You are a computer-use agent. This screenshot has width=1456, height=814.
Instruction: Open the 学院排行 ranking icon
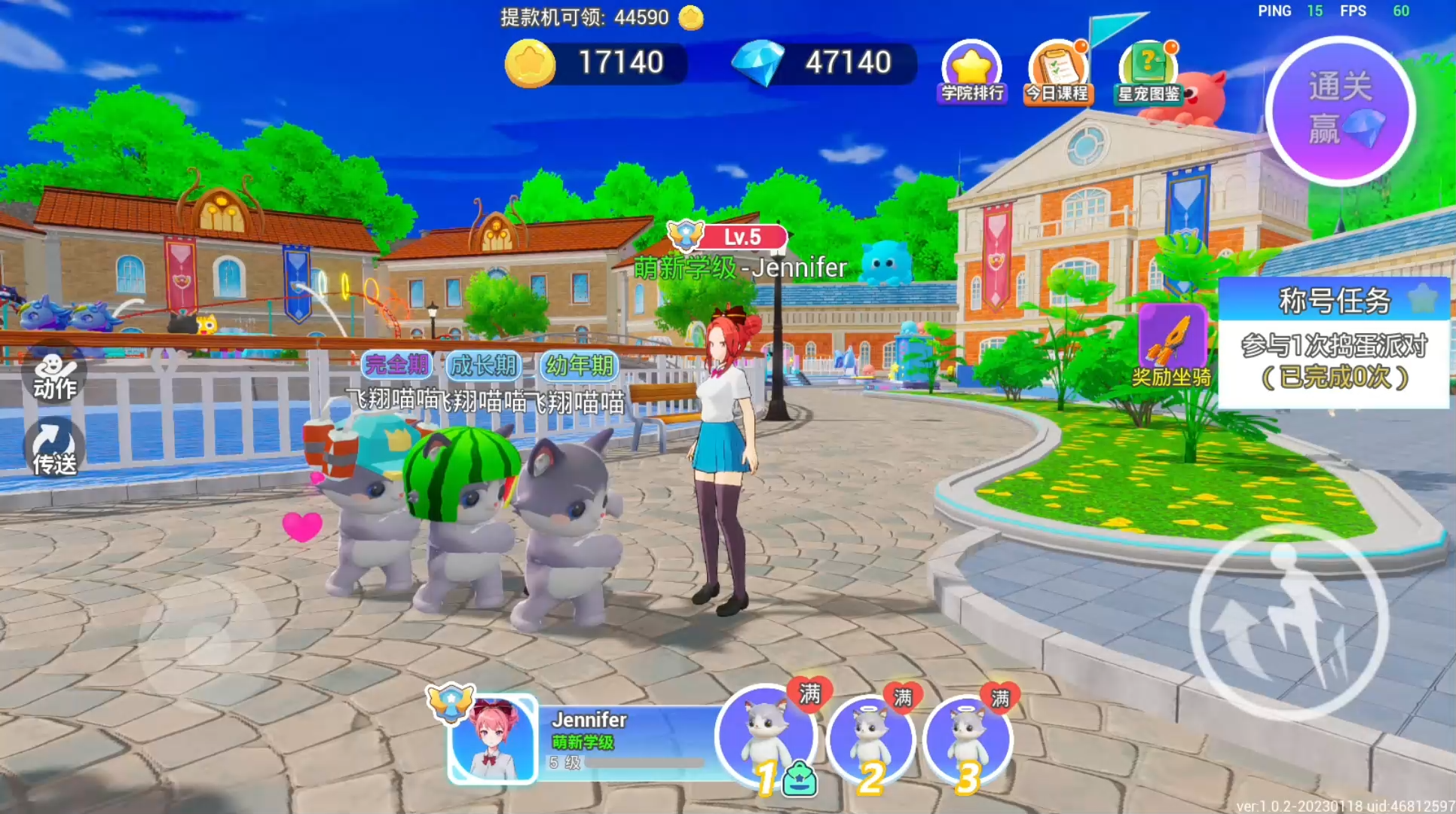tap(972, 72)
